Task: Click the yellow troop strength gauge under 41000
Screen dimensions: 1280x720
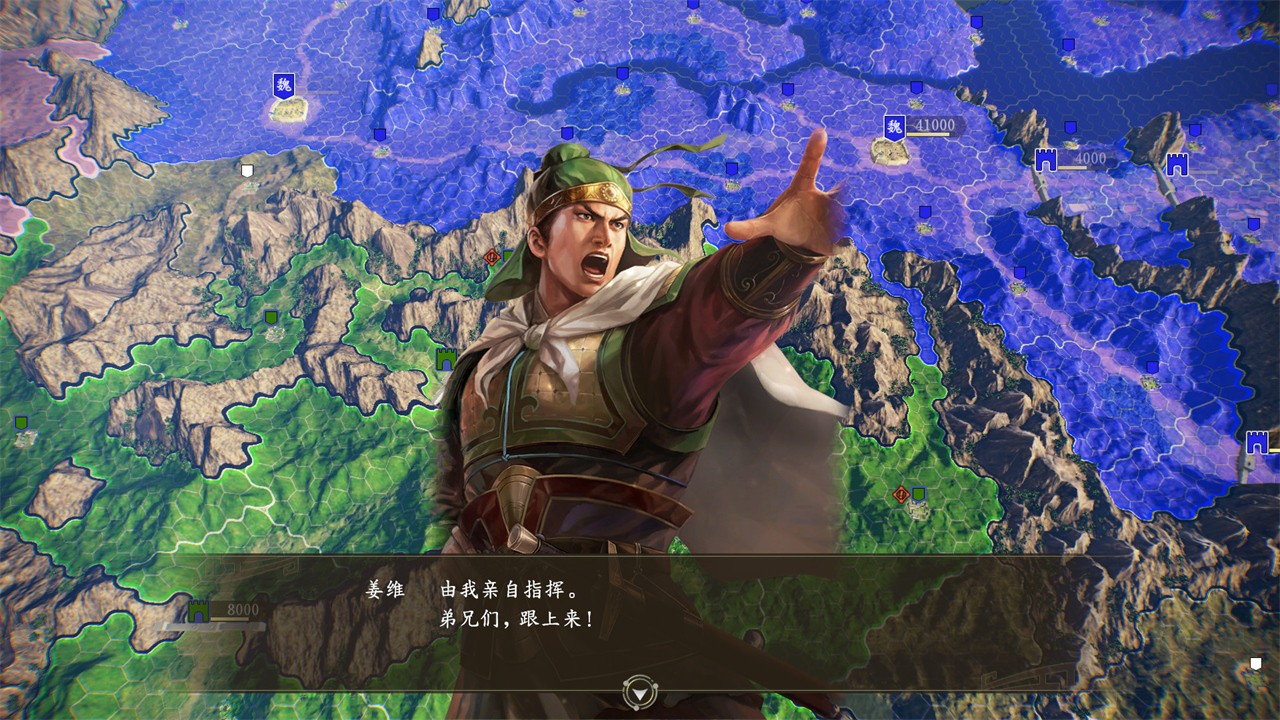Action: [928, 134]
